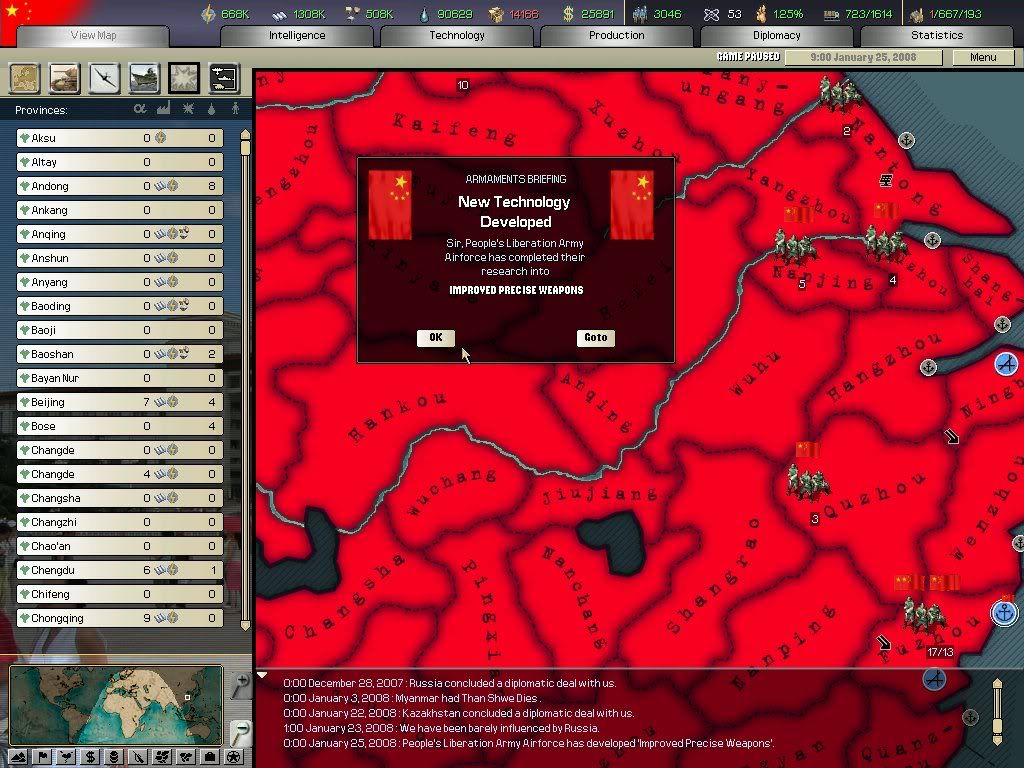Open the Production screen

pyautogui.click(x=617, y=35)
